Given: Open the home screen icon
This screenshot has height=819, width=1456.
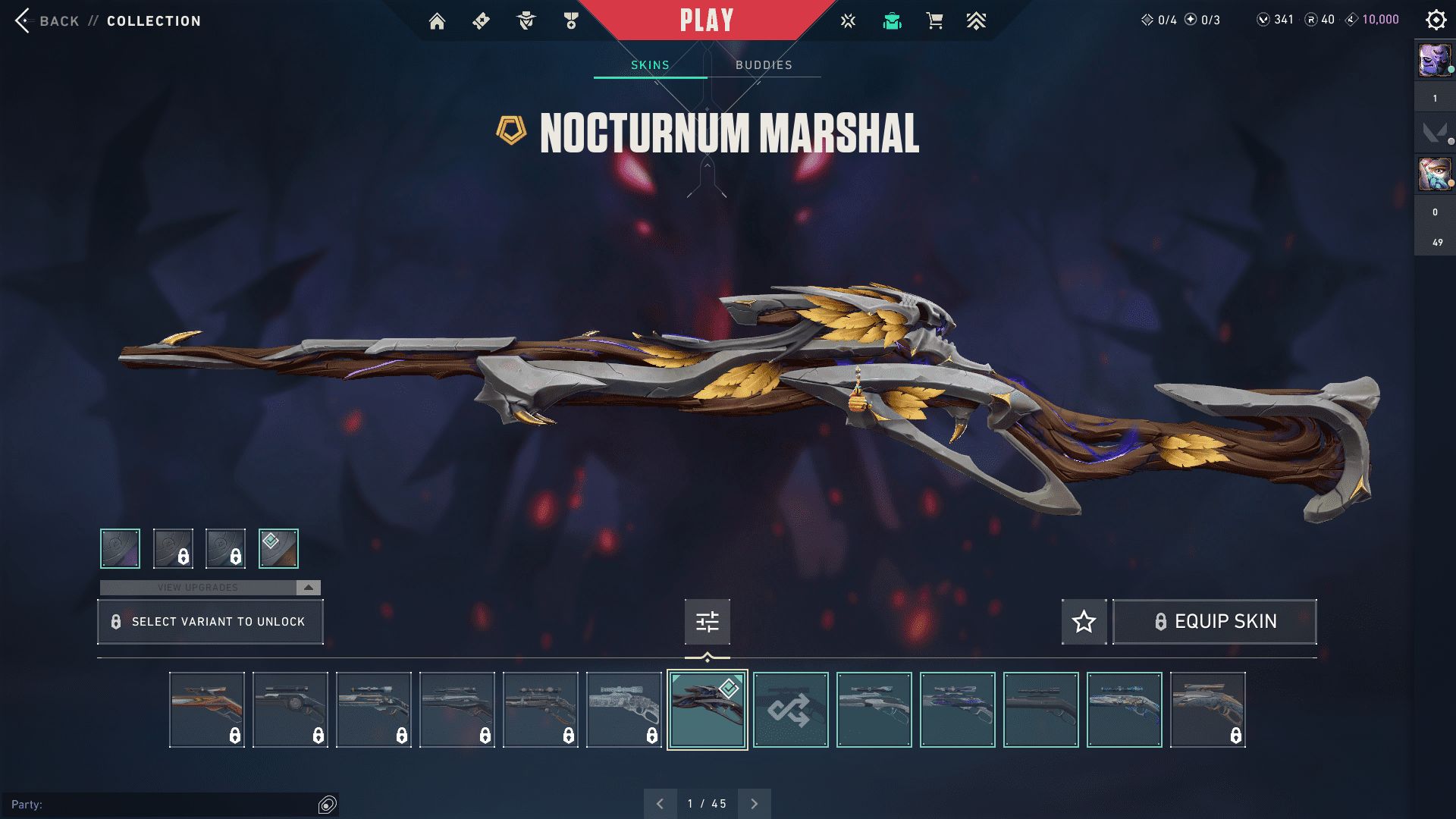Looking at the screenshot, I should 437,21.
